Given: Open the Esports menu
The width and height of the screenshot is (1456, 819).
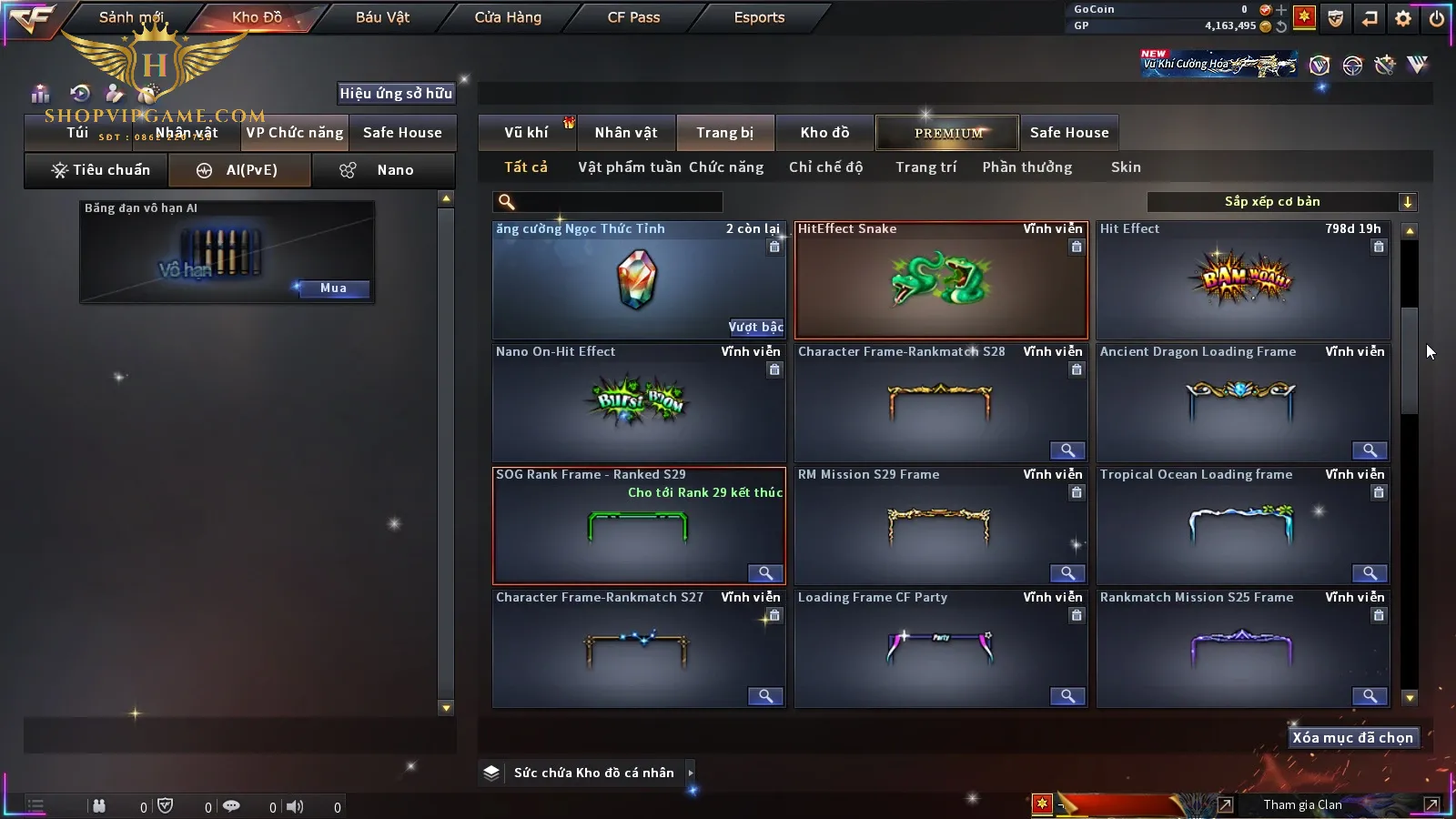Looking at the screenshot, I should pos(759,17).
